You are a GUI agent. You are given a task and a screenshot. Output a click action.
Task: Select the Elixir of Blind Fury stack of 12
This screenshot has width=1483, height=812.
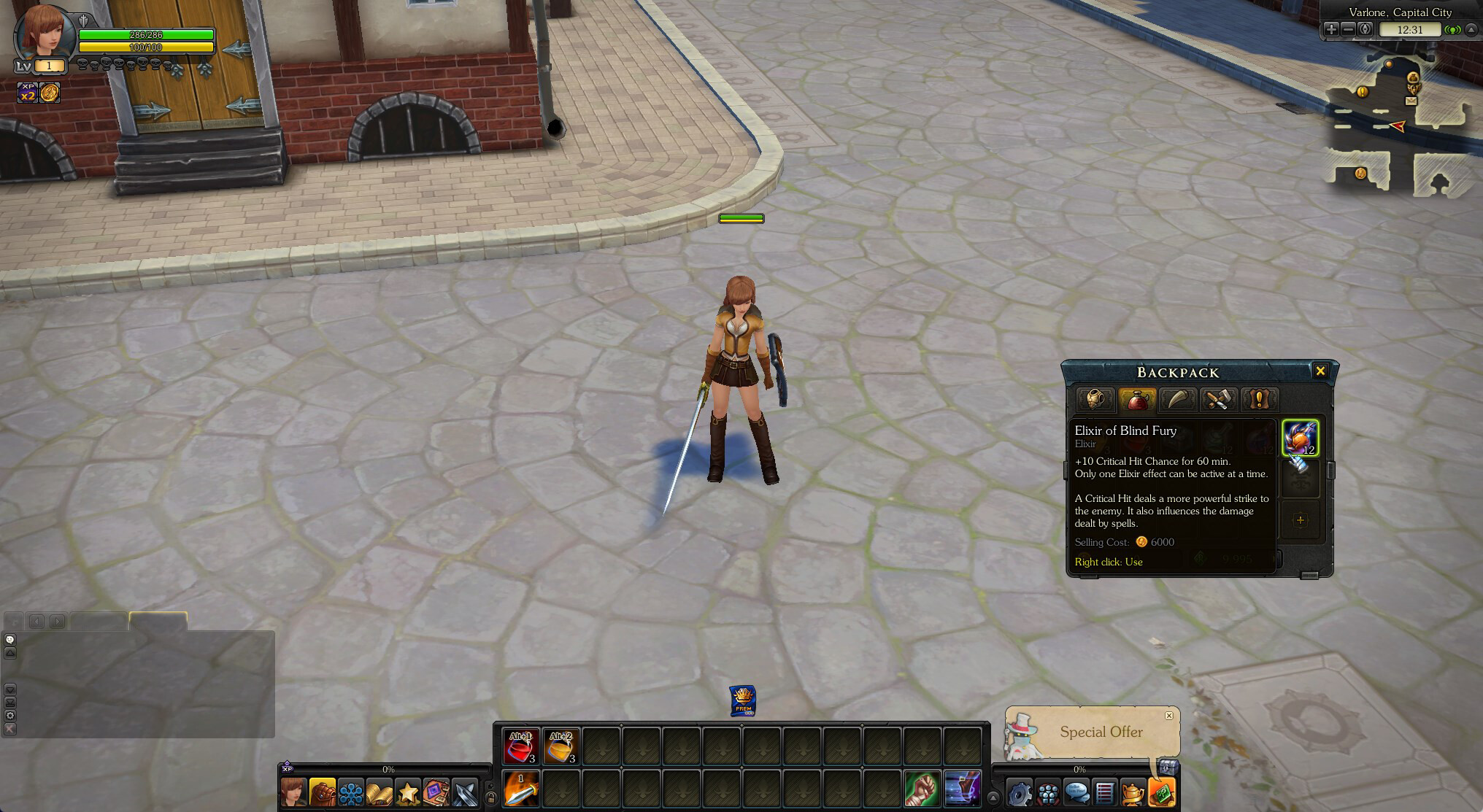pos(1301,438)
